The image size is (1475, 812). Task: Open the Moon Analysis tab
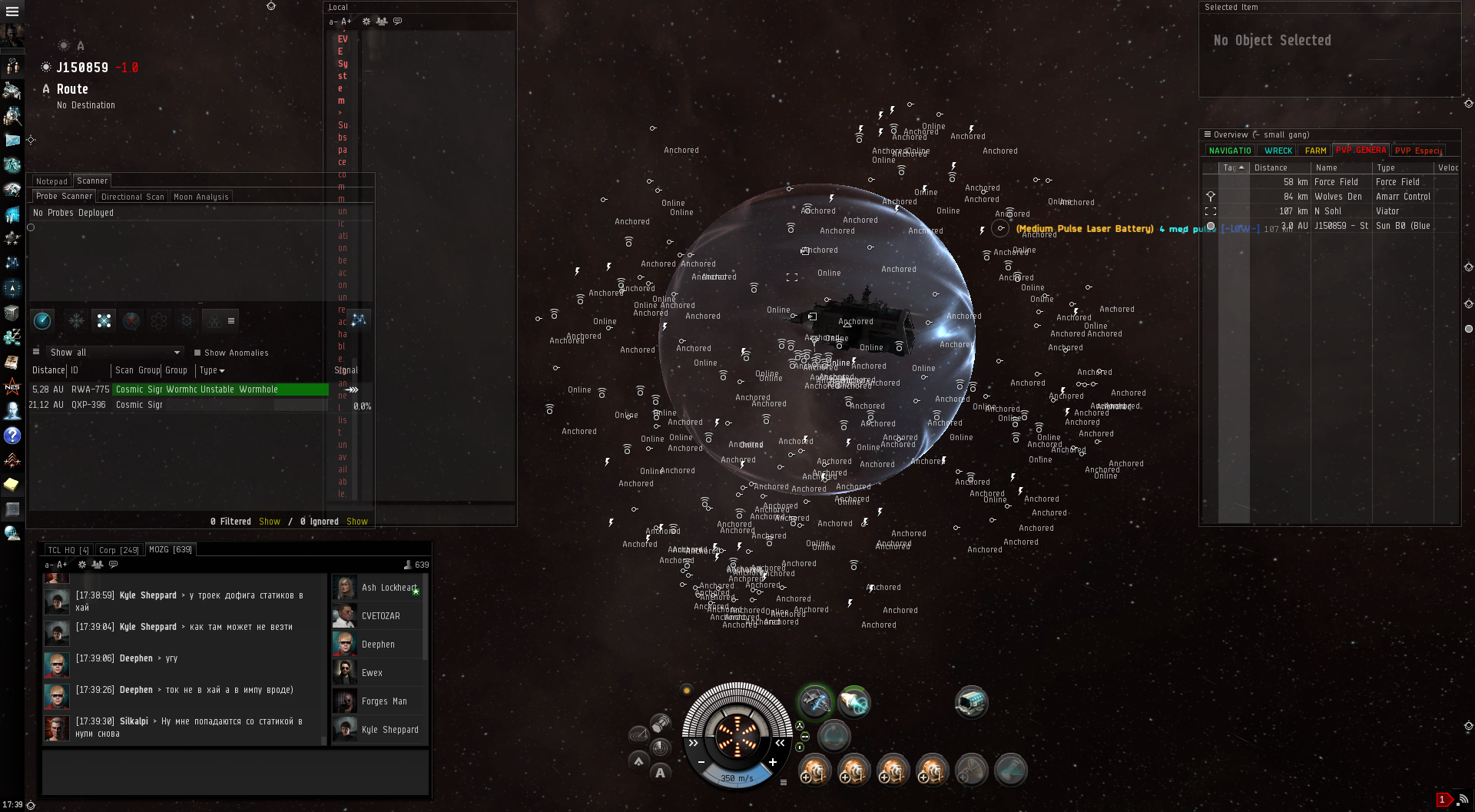[201, 197]
